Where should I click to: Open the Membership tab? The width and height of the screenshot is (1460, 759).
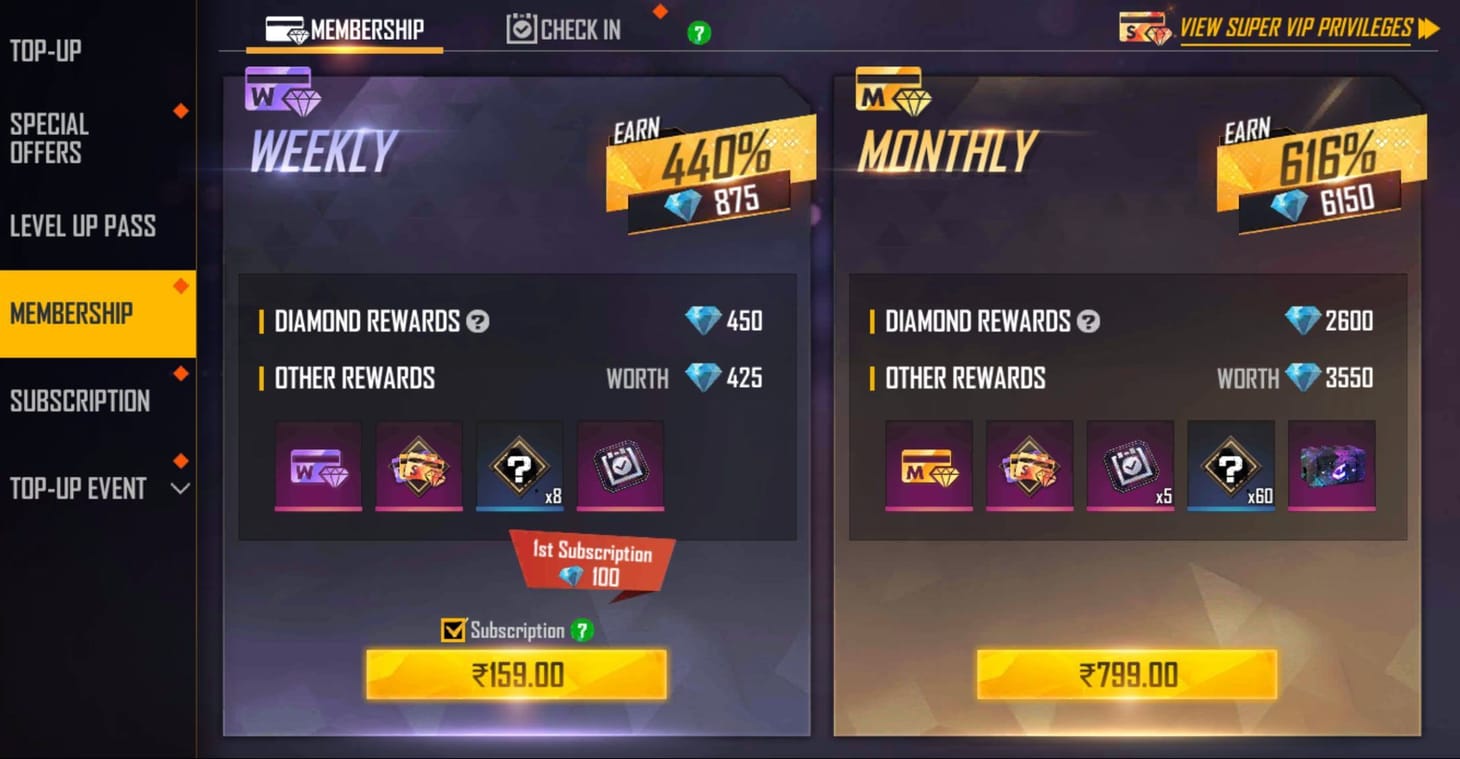pos(345,29)
